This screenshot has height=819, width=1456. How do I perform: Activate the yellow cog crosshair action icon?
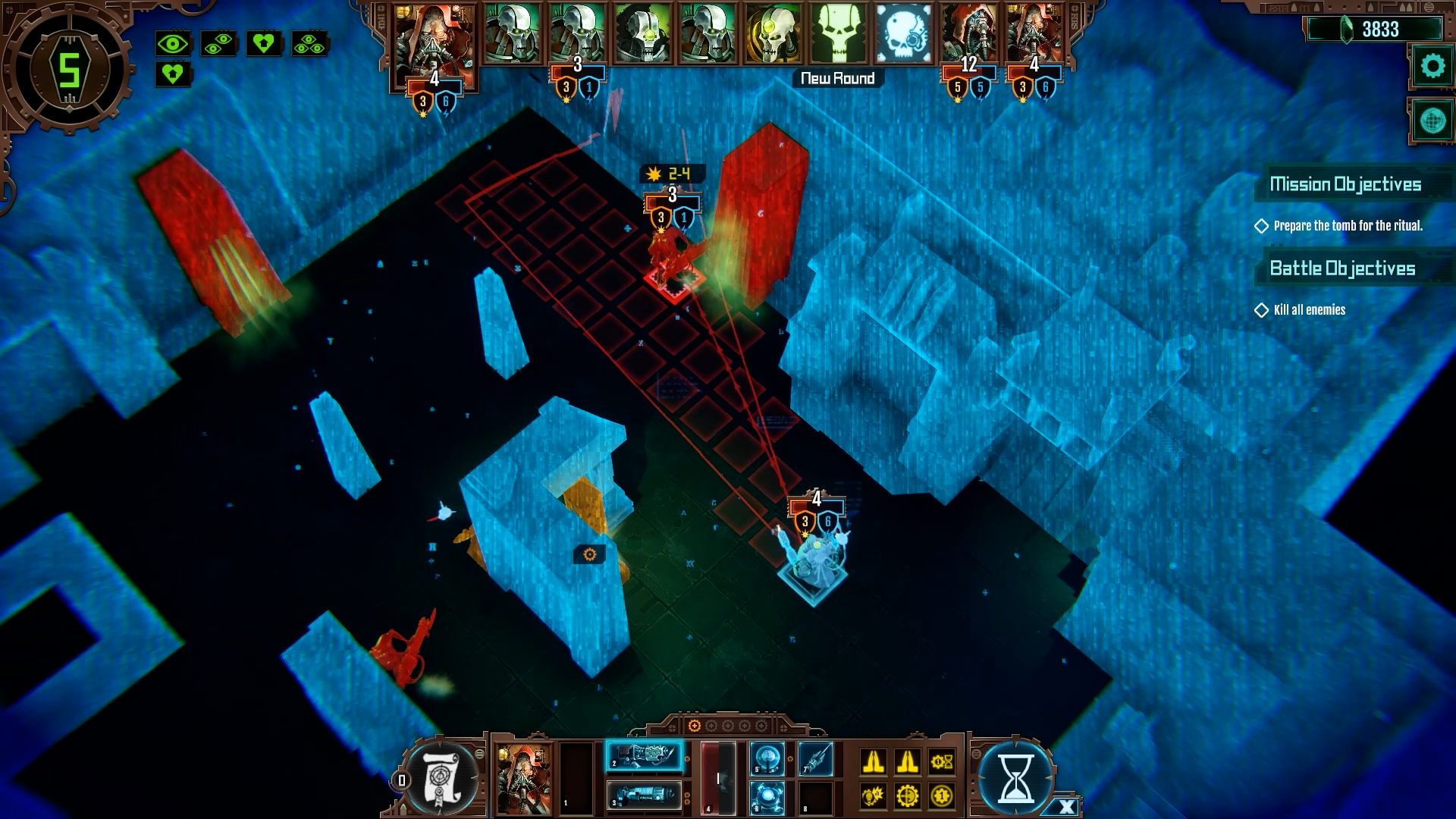[908, 796]
